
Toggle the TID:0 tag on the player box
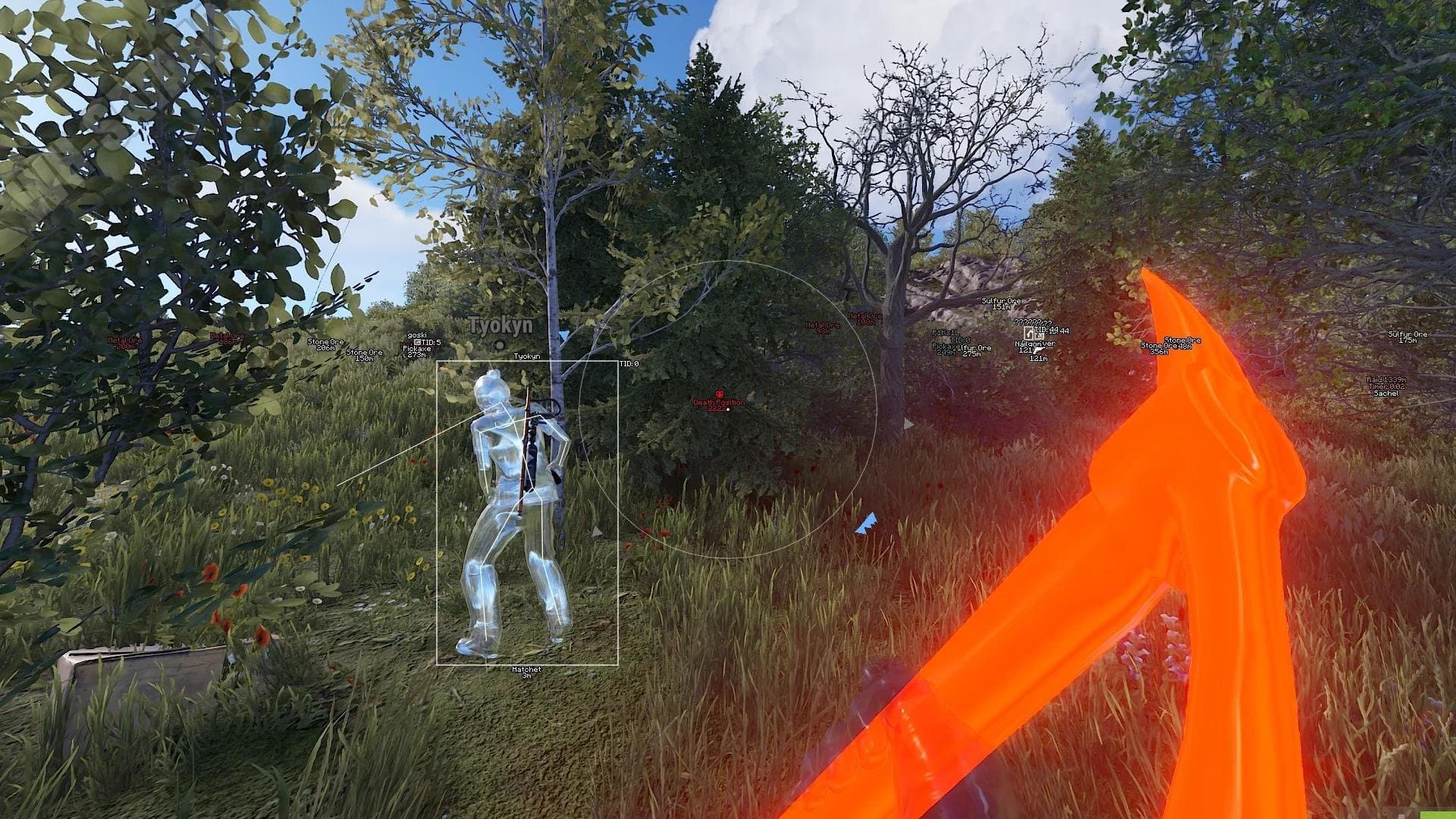tap(629, 364)
